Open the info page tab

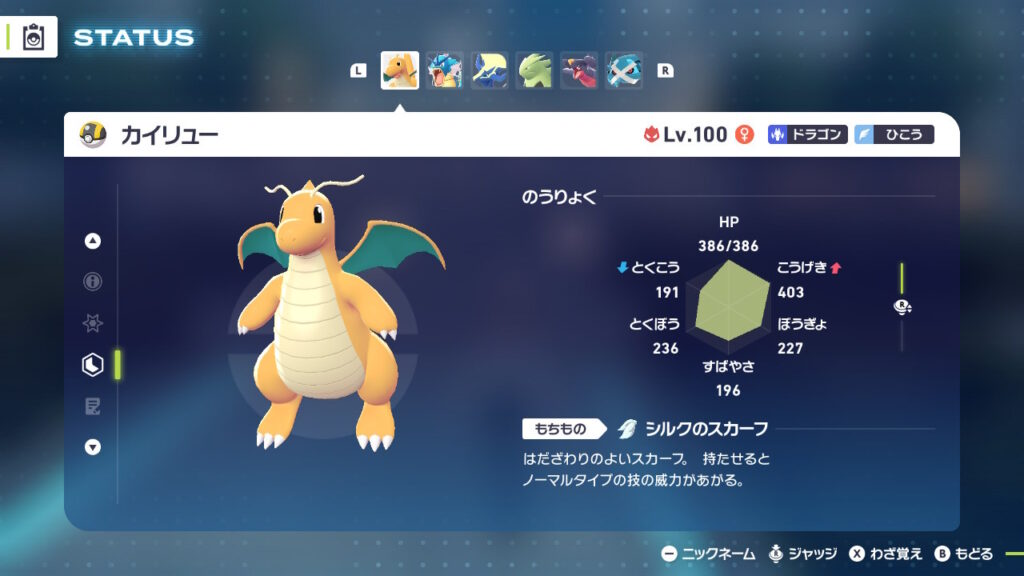click(93, 282)
